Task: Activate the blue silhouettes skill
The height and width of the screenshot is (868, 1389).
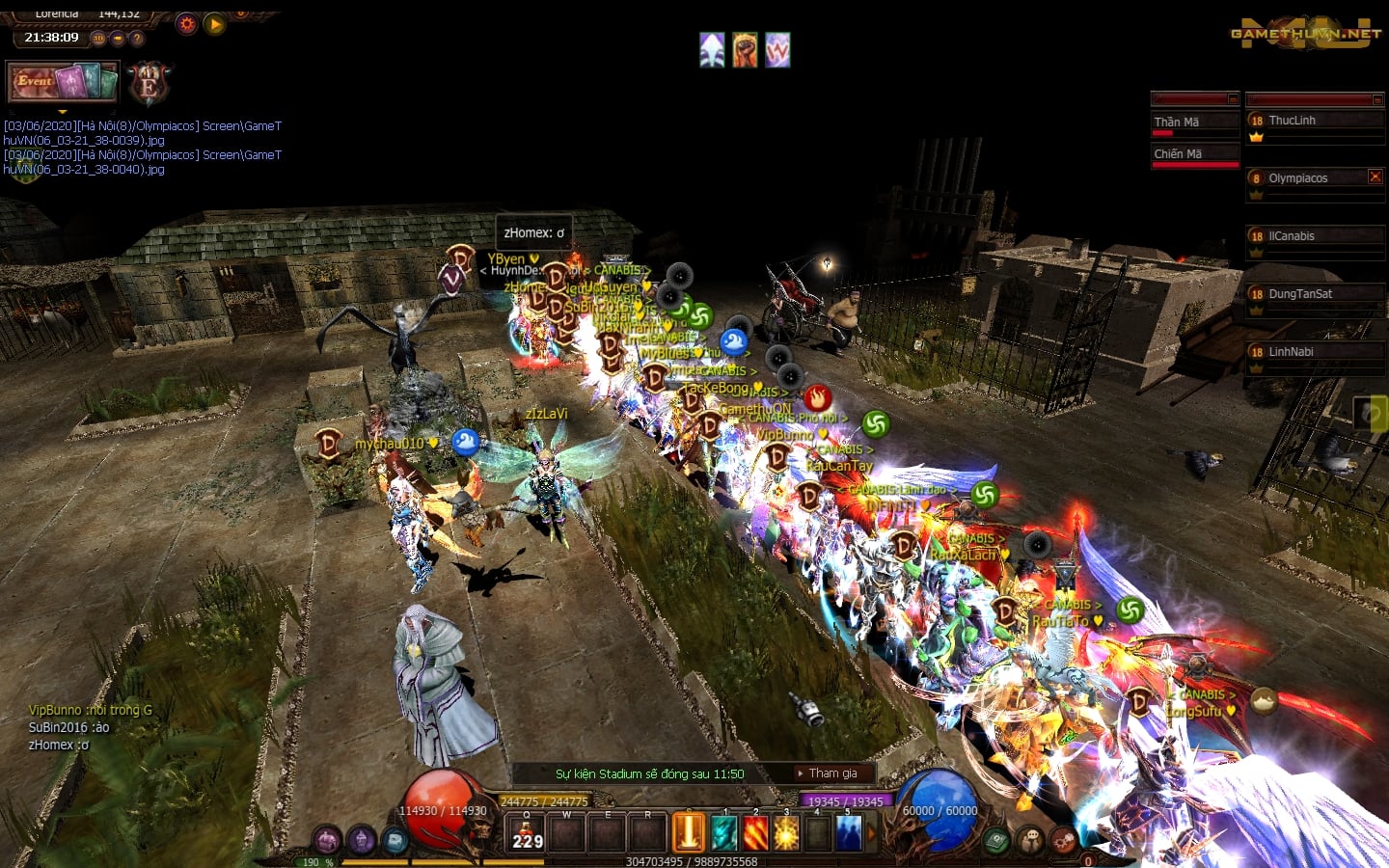Action: coord(848,833)
